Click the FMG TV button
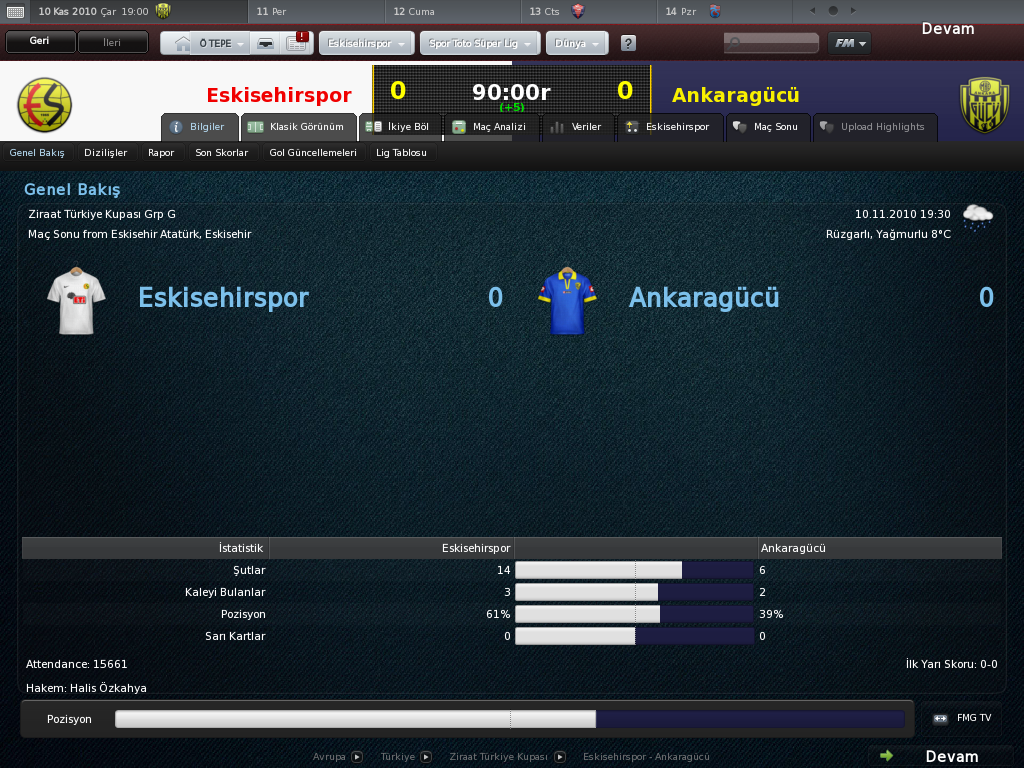The height and width of the screenshot is (768, 1024). [963, 718]
